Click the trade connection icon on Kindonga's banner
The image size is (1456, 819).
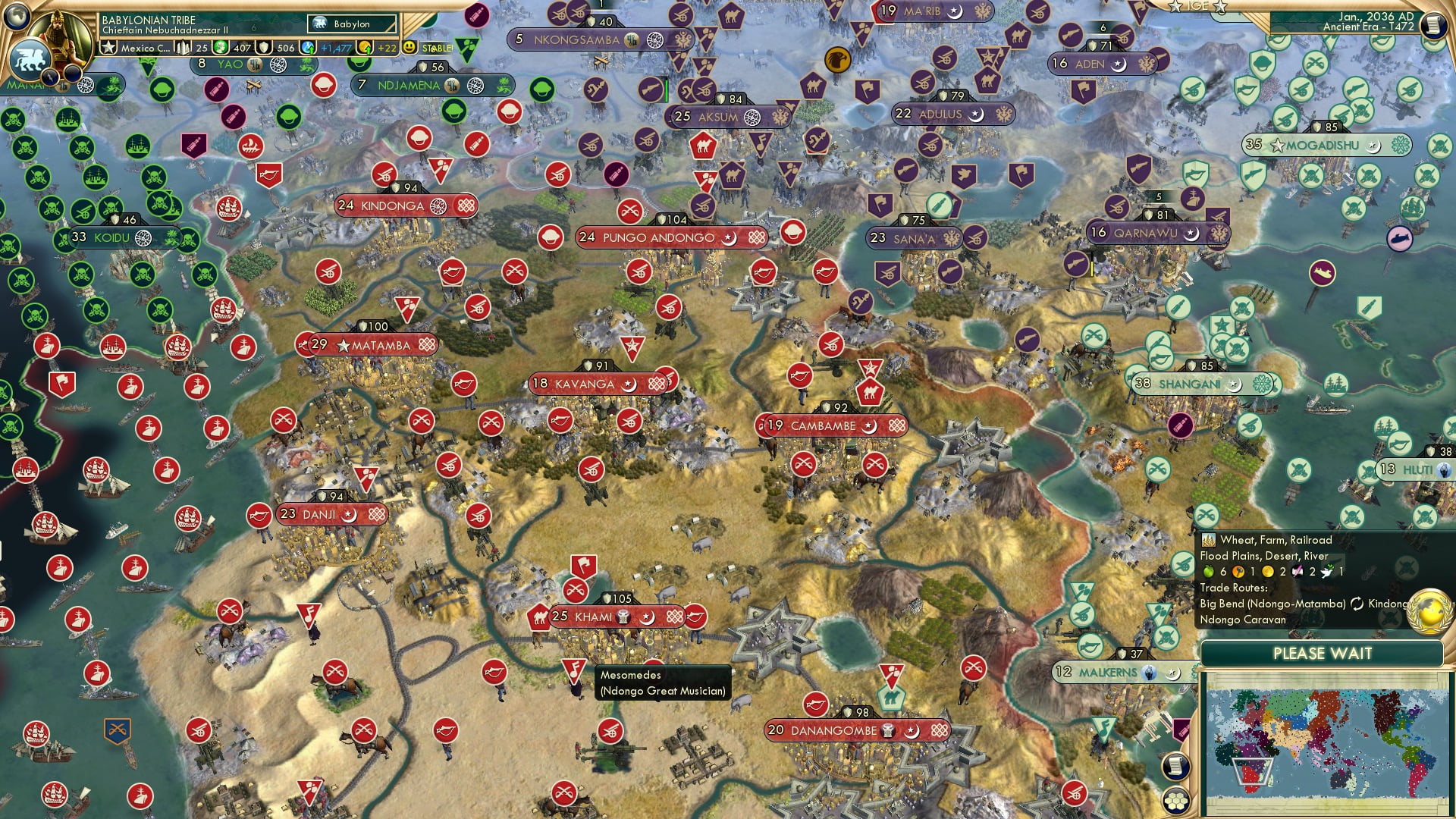466,206
